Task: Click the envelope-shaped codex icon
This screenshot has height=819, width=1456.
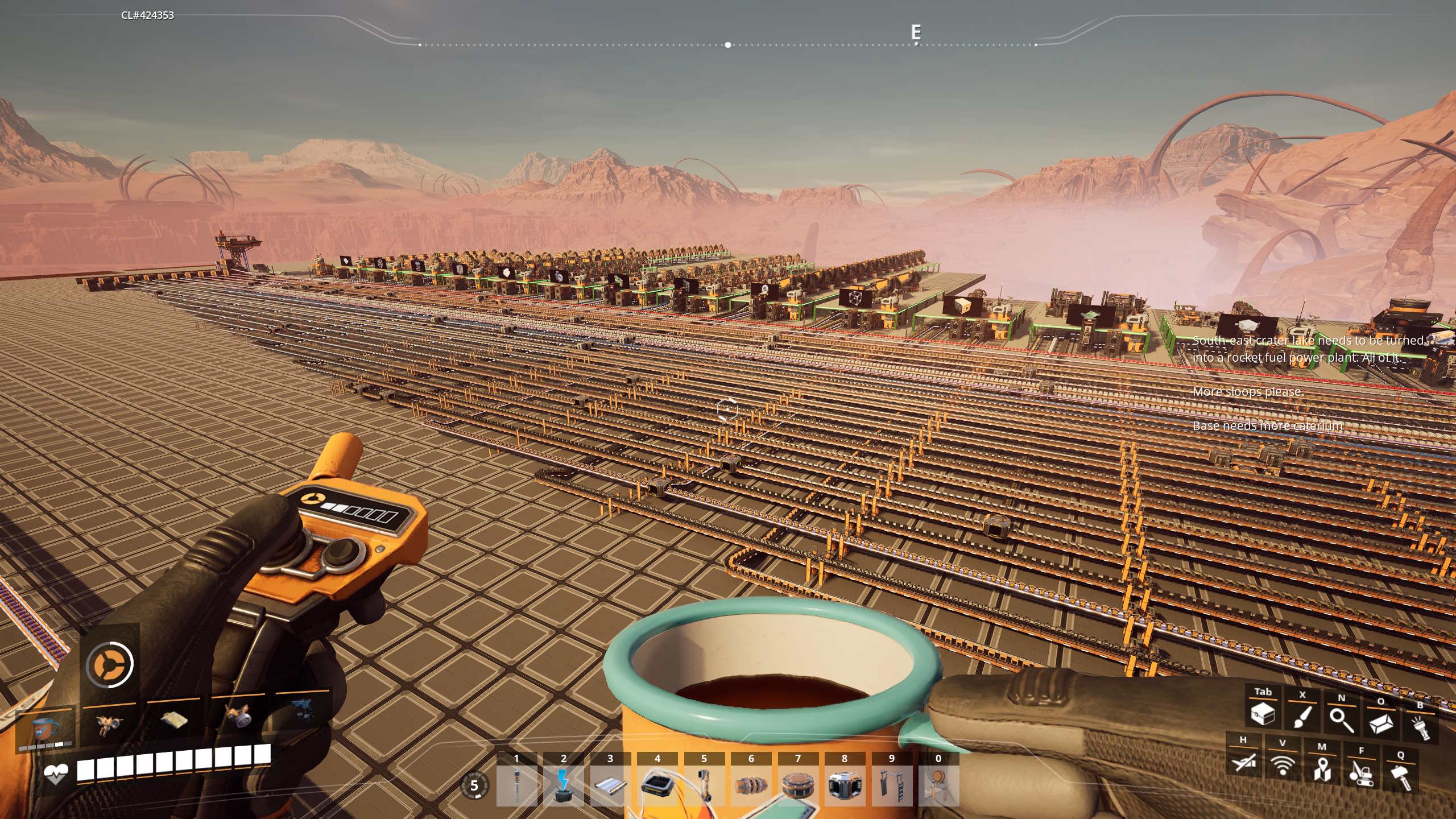Action: coord(1380,723)
